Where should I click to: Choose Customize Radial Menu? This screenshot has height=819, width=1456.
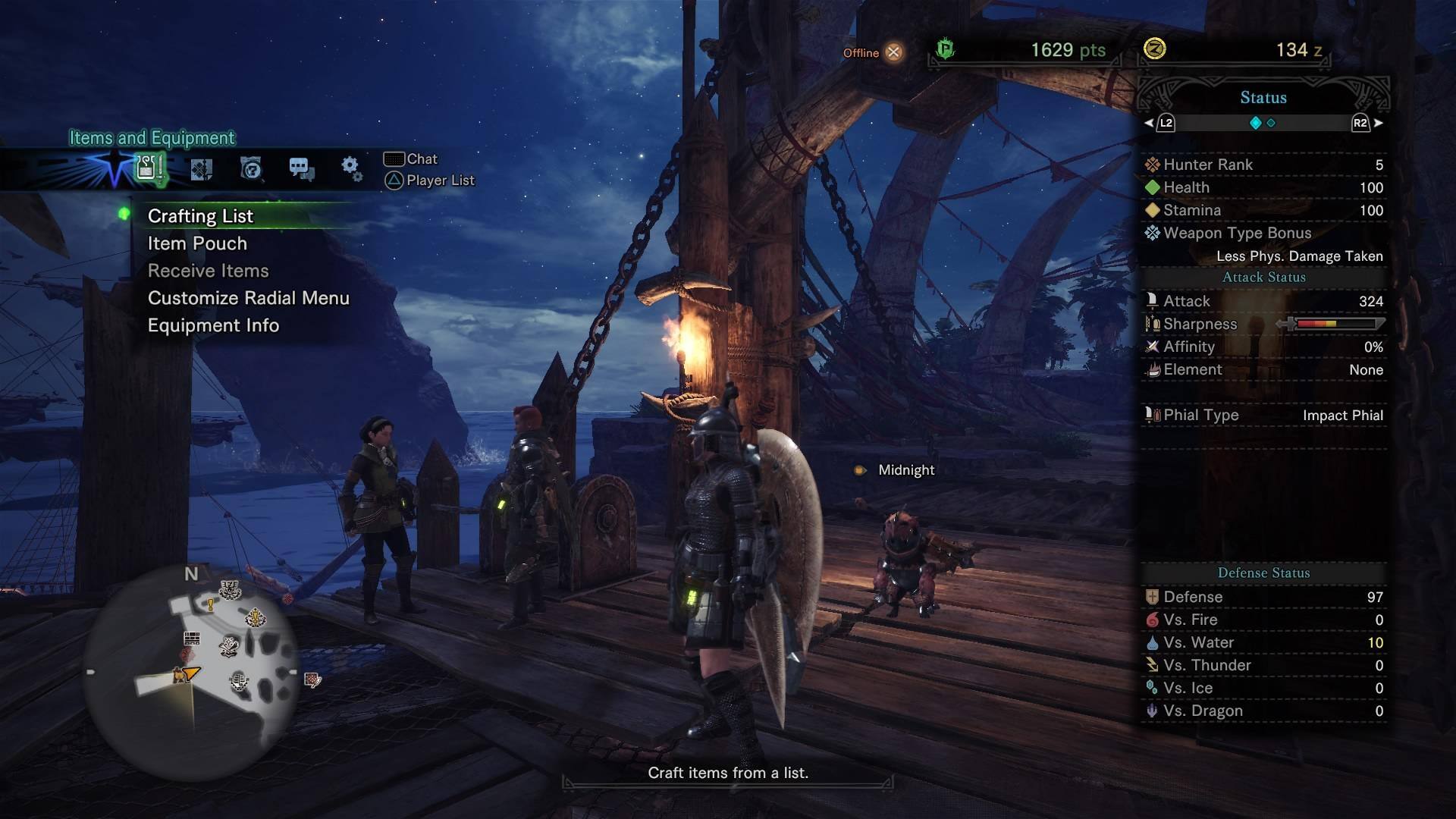[248, 298]
